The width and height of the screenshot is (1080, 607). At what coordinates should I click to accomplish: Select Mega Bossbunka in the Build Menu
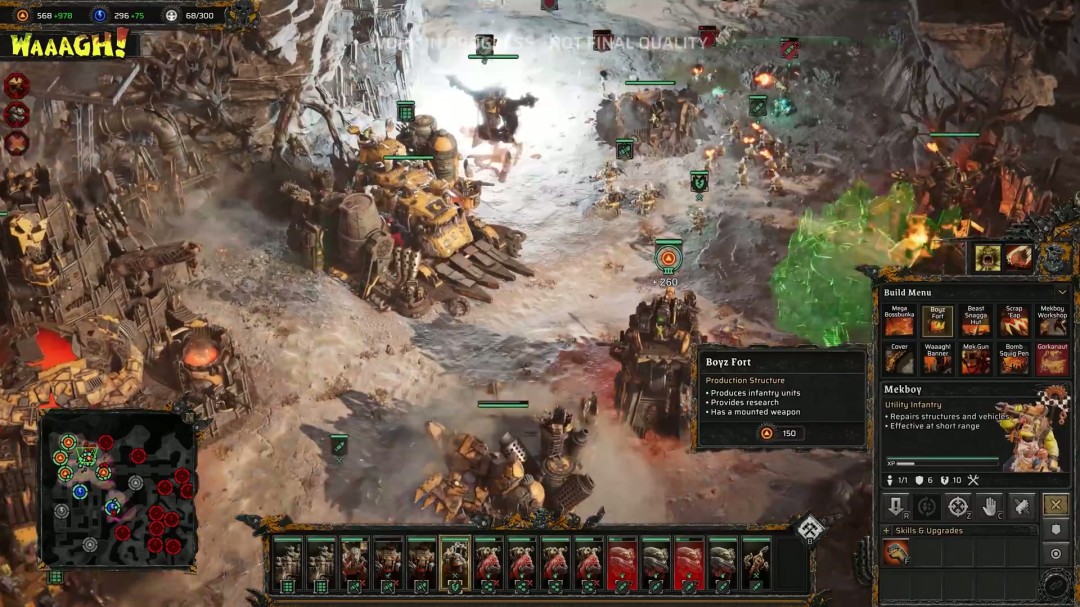click(899, 321)
